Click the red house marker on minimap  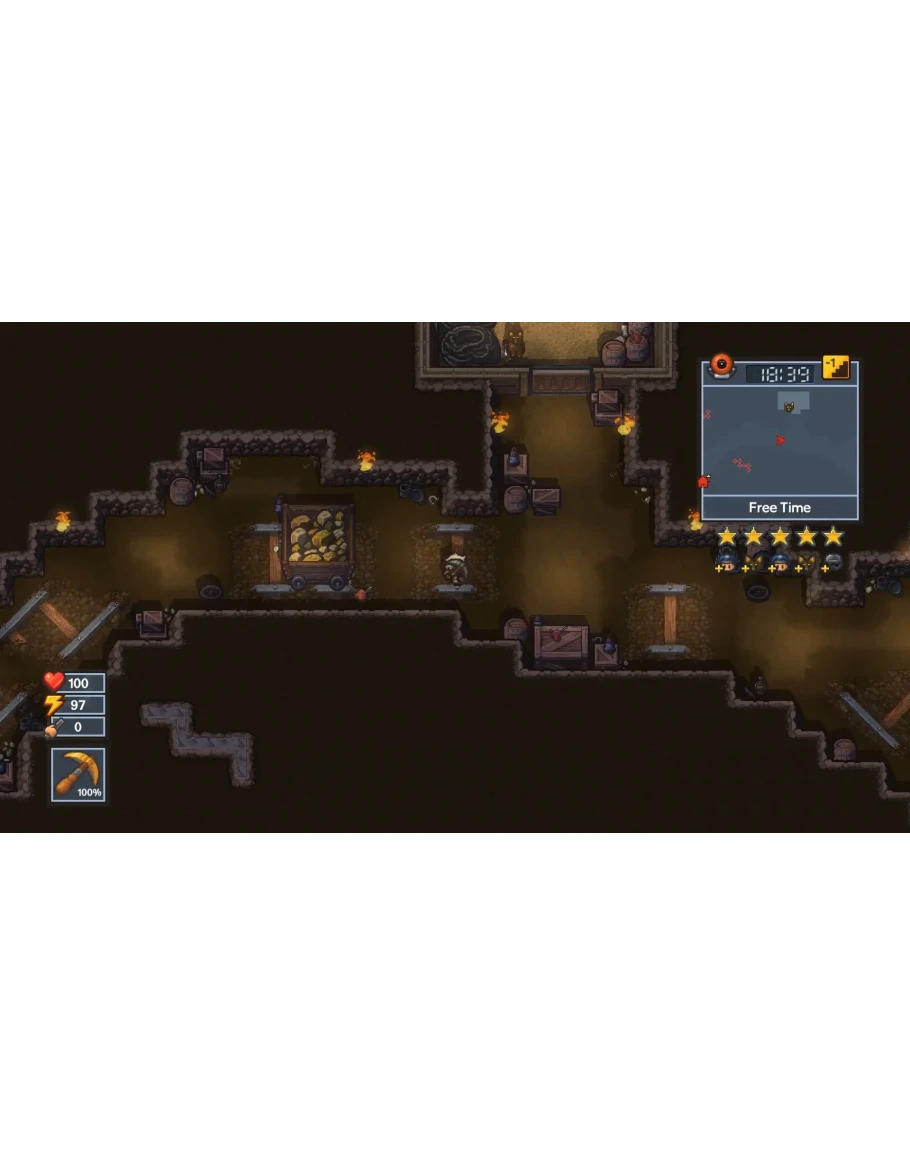click(x=703, y=482)
